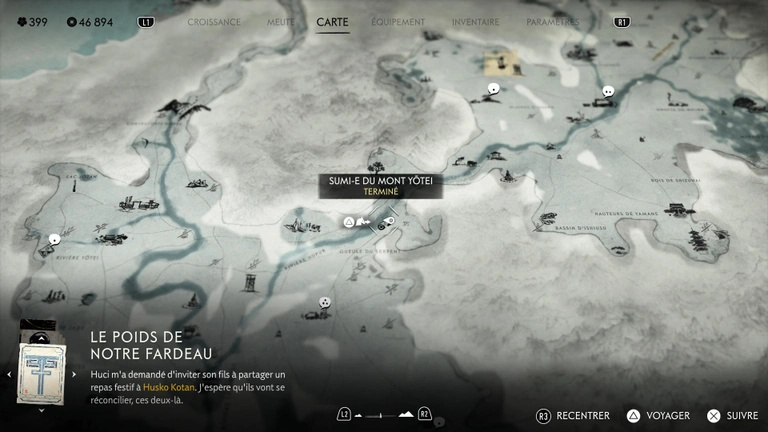Click the speech bubble marker near Rivière Yōtei
This screenshot has height=432, width=768.
[x=53, y=239]
